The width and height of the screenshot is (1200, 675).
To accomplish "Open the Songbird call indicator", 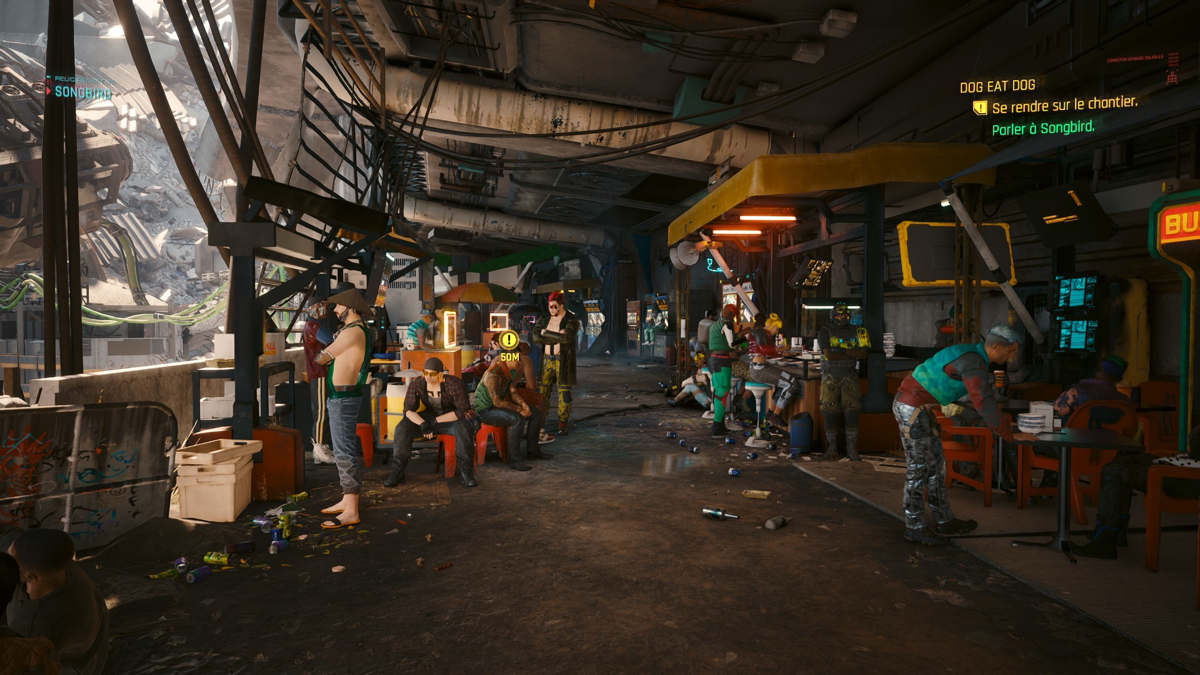I will [x=78, y=91].
